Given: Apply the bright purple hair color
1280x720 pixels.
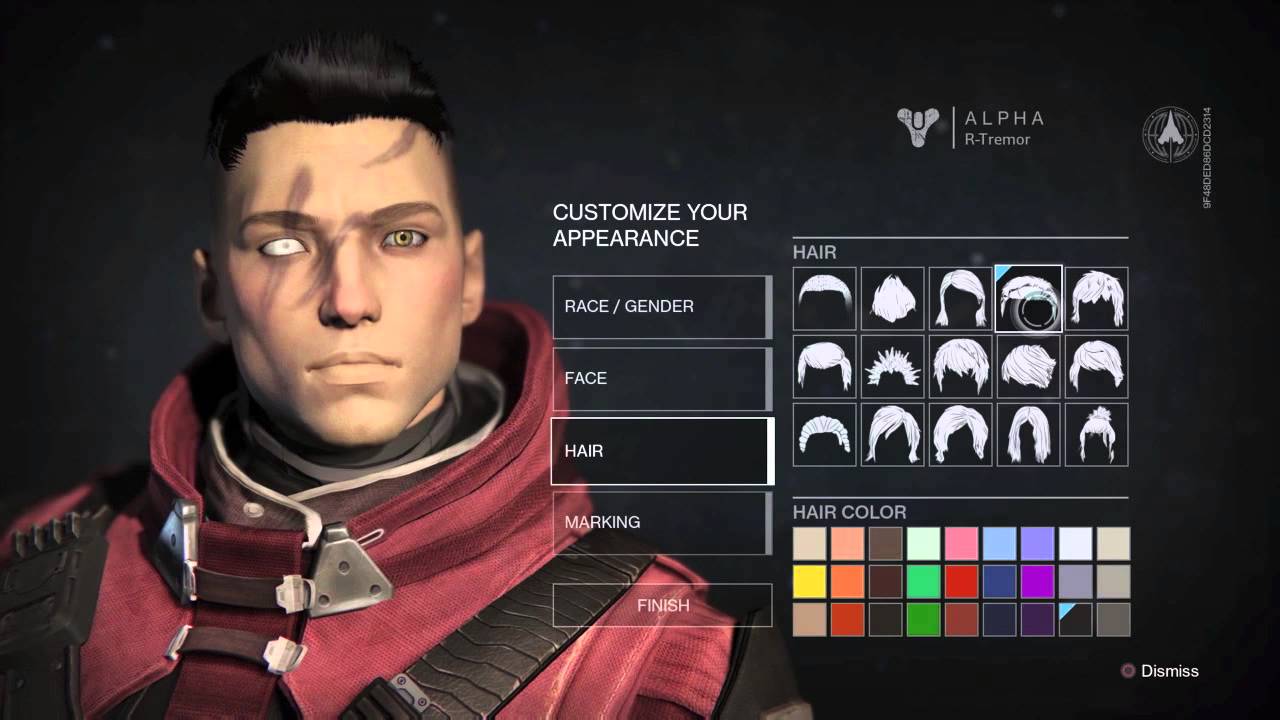Looking at the screenshot, I should point(1038,581).
